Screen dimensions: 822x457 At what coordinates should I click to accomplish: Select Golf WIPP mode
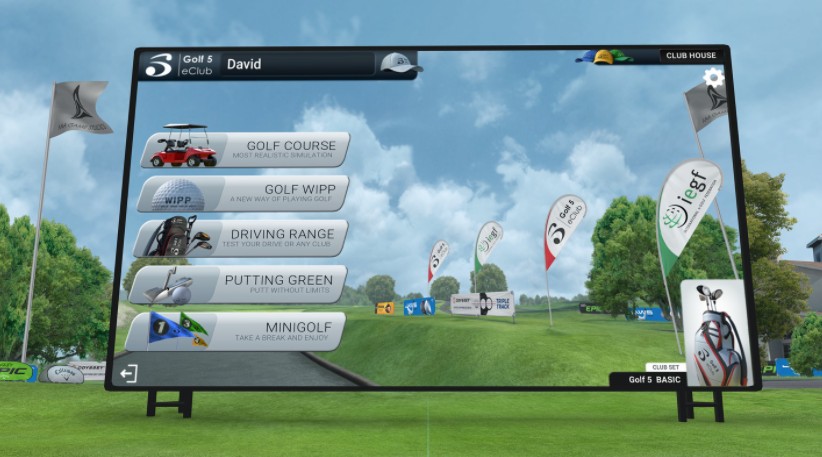point(243,193)
